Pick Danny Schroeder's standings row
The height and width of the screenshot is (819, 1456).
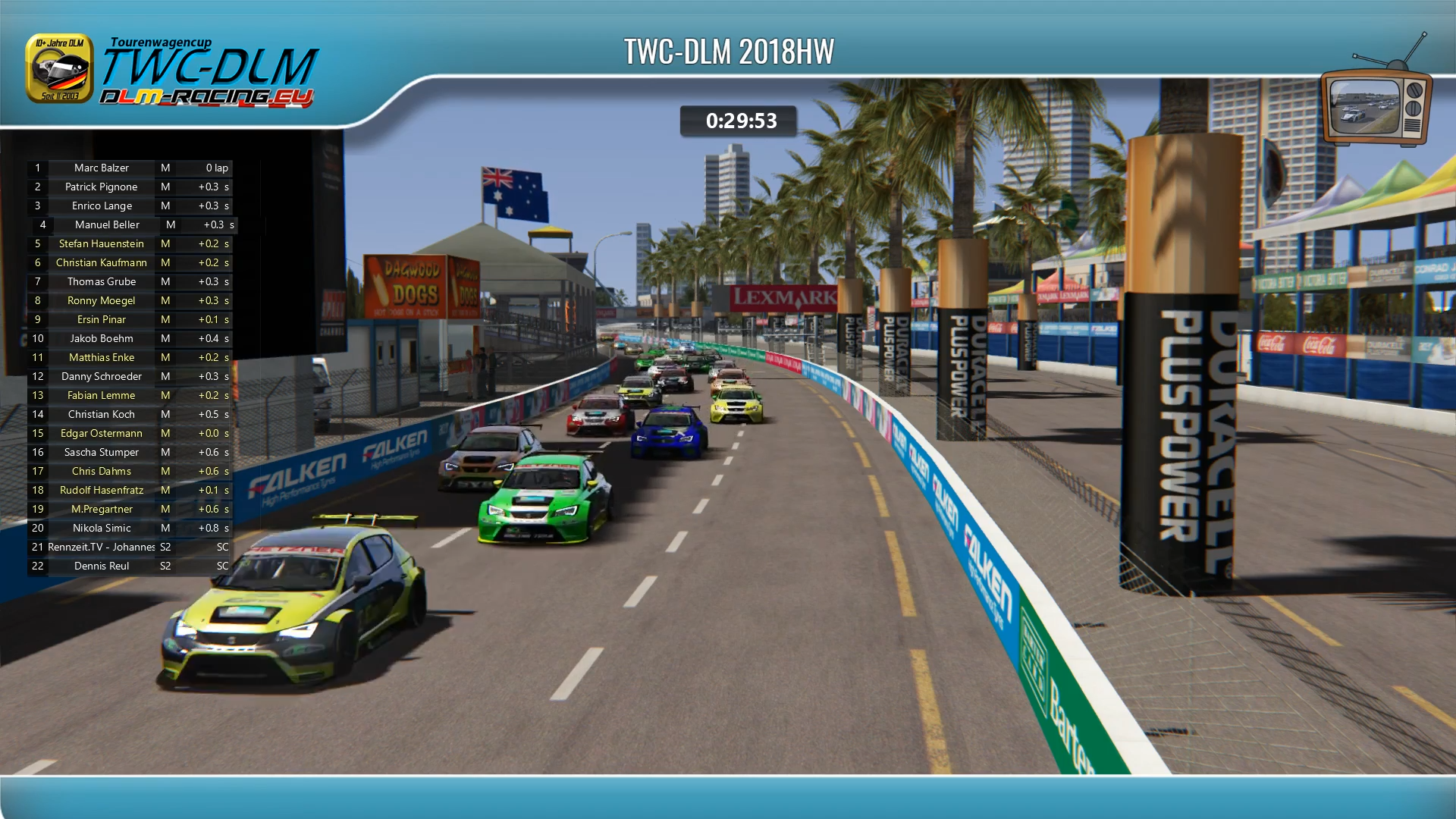pos(102,376)
